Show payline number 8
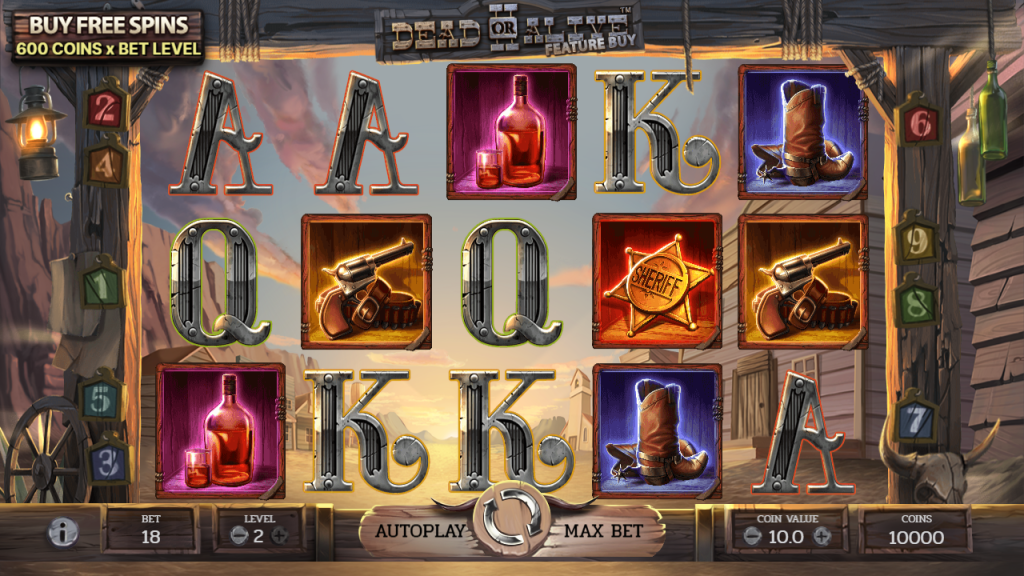Viewport: 1024px width, 576px height. 915,302
